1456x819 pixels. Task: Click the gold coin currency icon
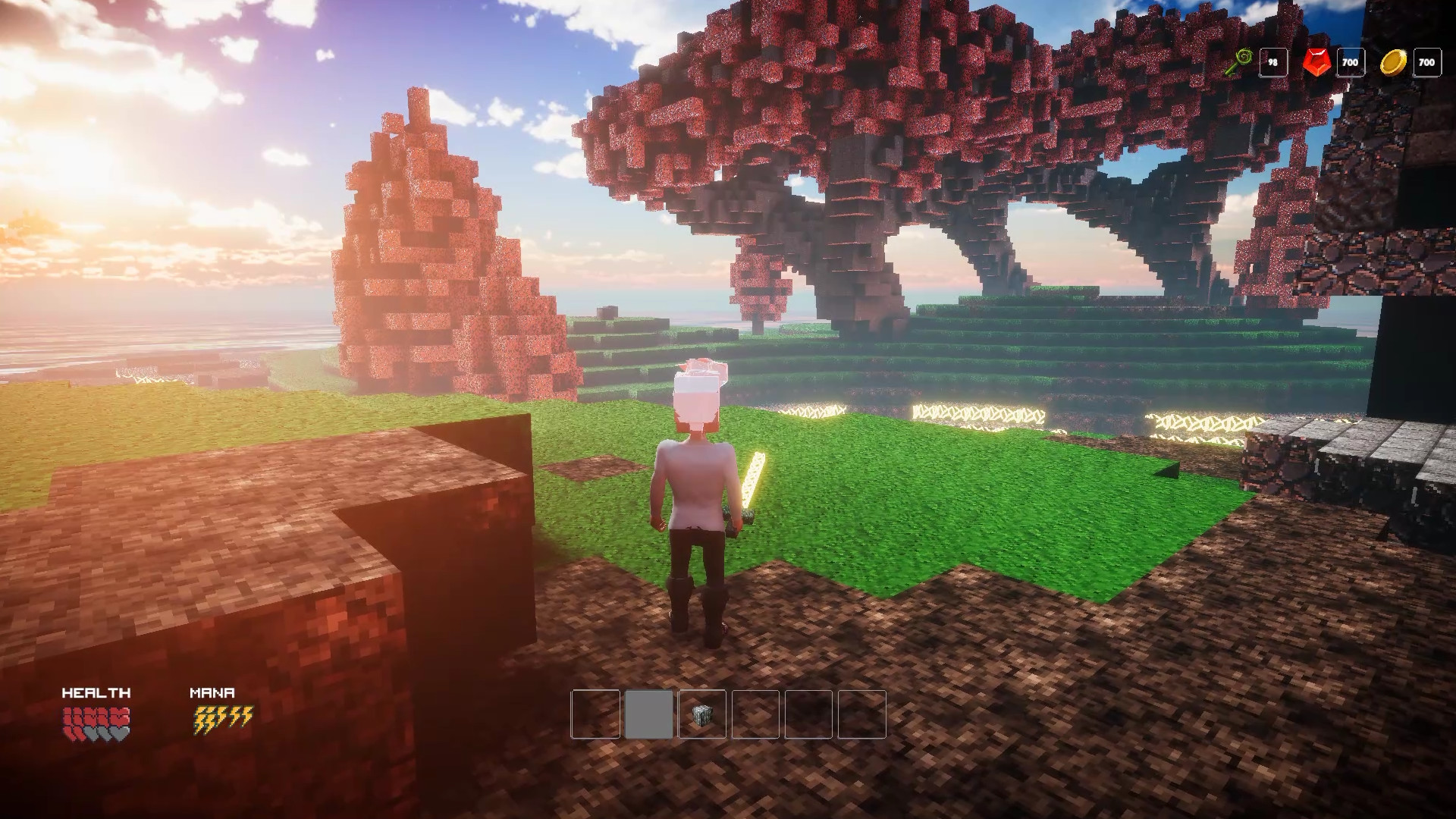pos(1394,63)
